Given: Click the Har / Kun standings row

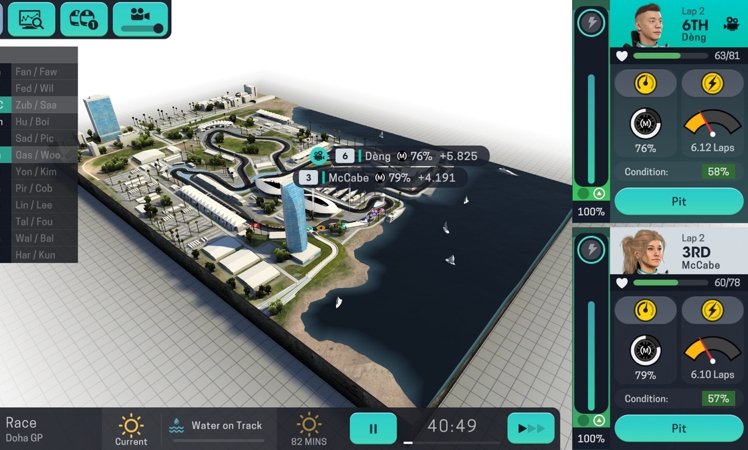Looking at the screenshot, I should coord(38,254).
